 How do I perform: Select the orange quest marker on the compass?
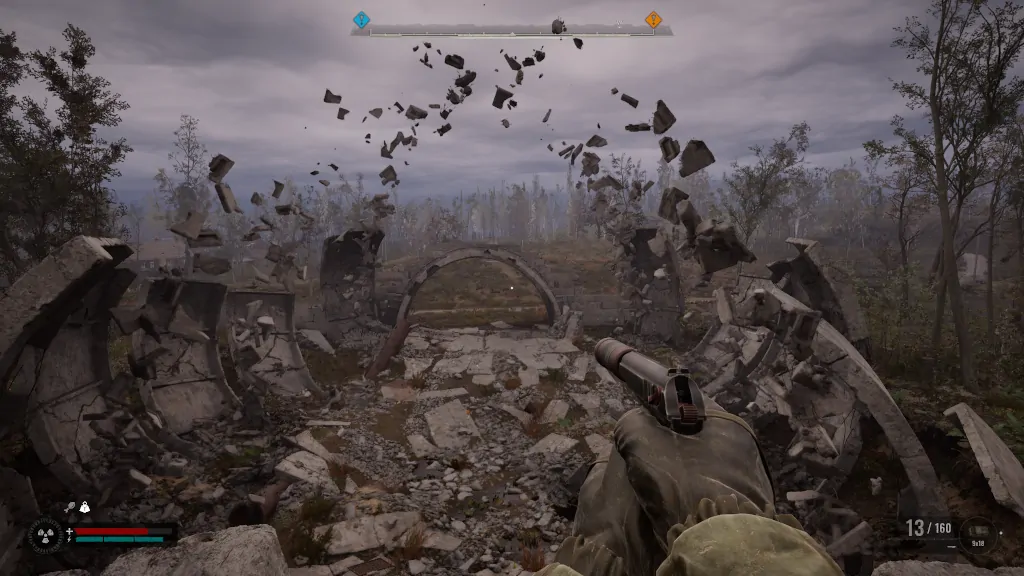click(653, 19)
